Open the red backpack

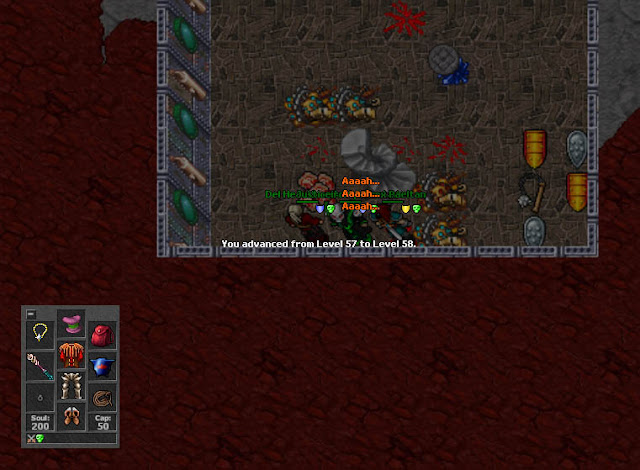pos(101,334)
